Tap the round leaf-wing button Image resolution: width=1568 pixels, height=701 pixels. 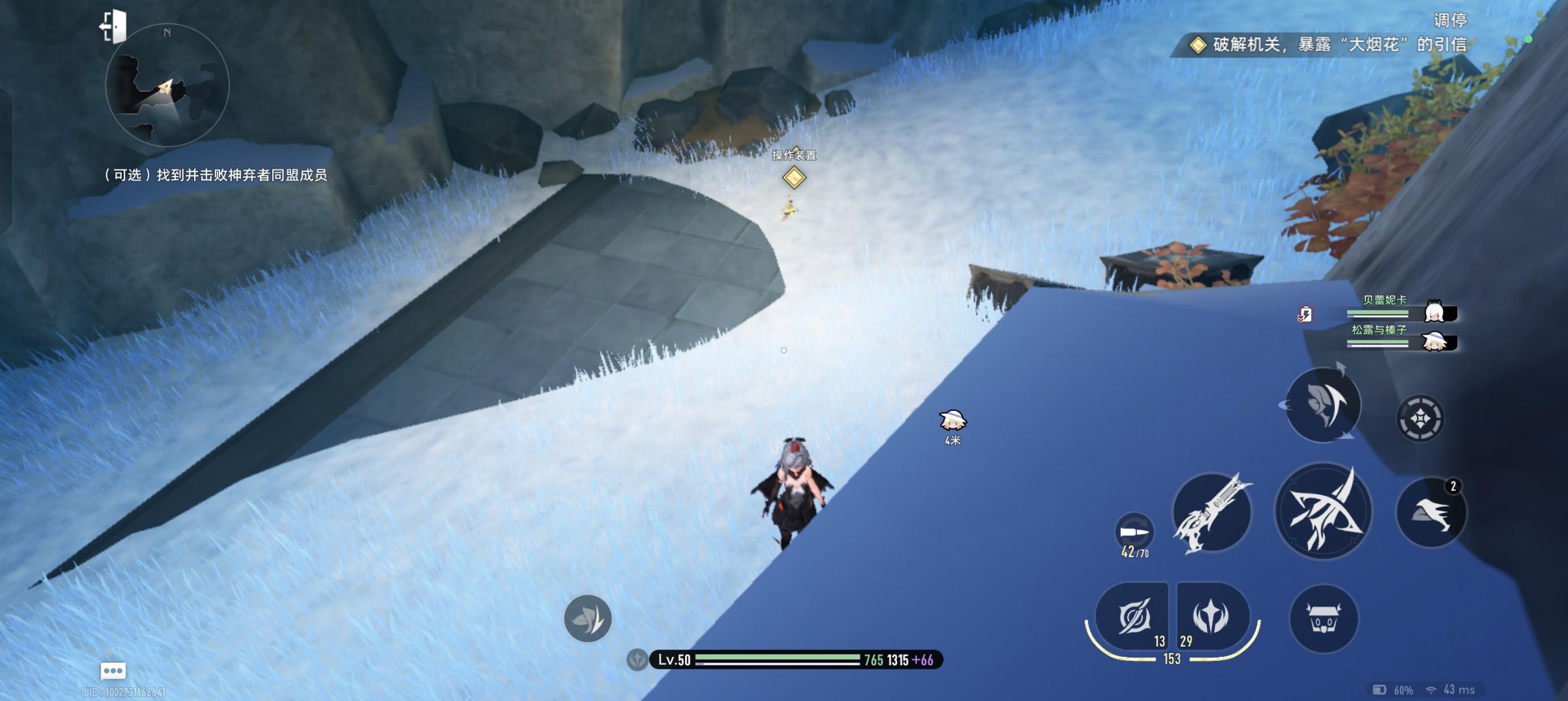tap(587, 618)
